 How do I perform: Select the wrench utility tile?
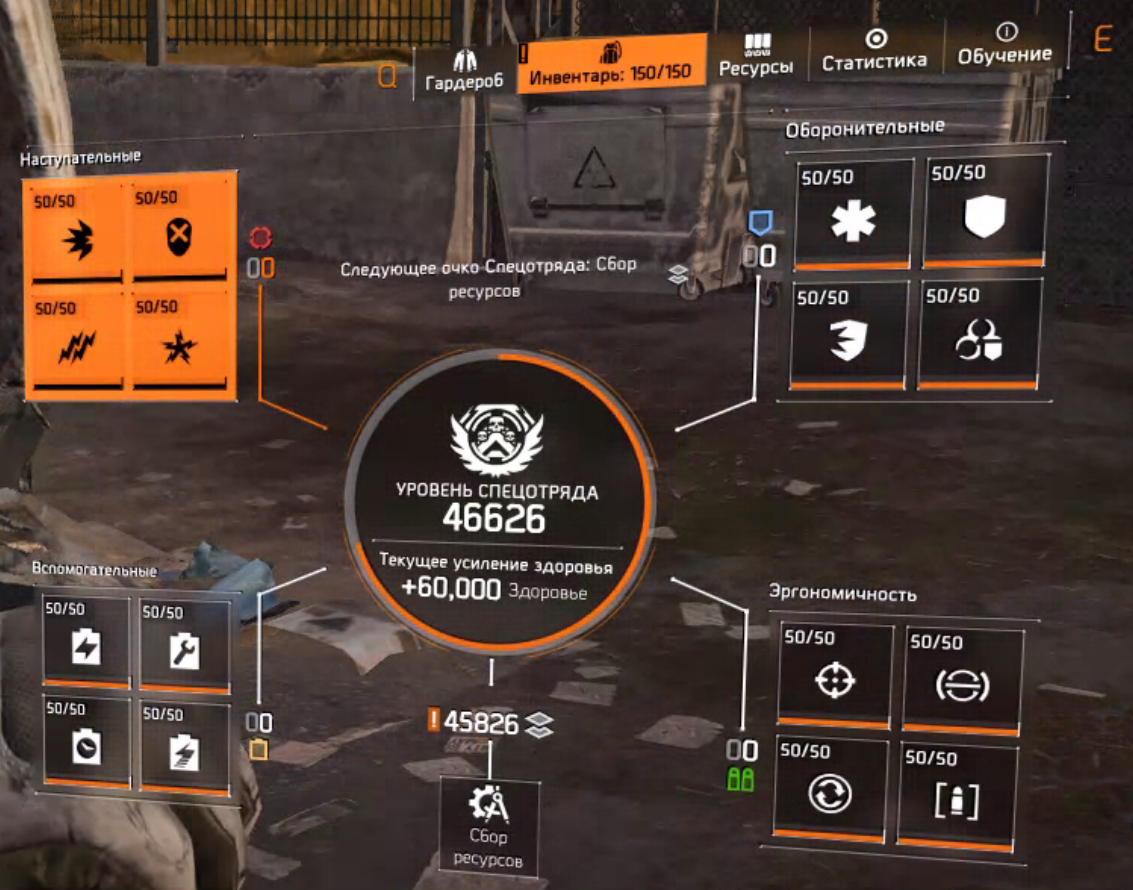[184, 644]
